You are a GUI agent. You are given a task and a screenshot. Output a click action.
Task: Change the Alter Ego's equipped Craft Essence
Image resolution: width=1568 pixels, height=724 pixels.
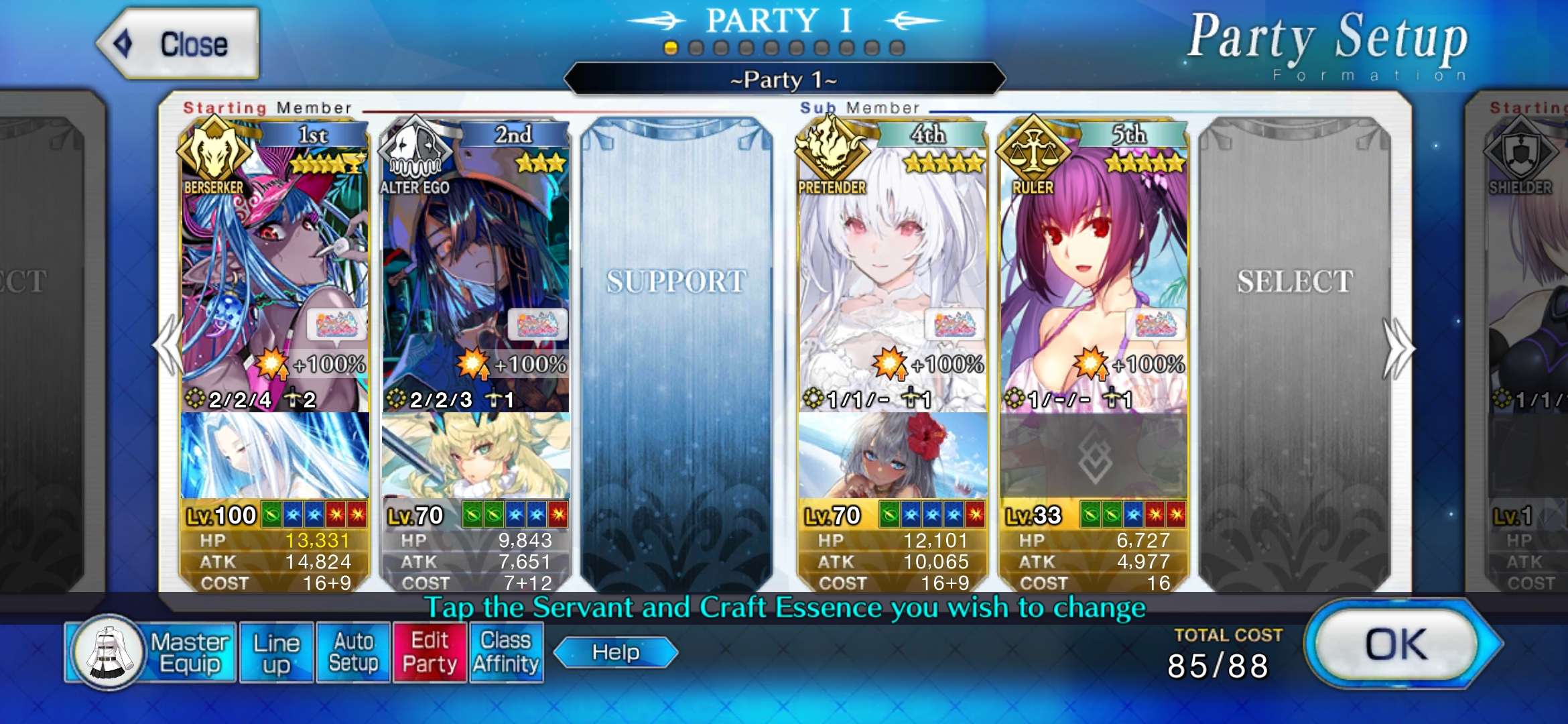point(476,456)
